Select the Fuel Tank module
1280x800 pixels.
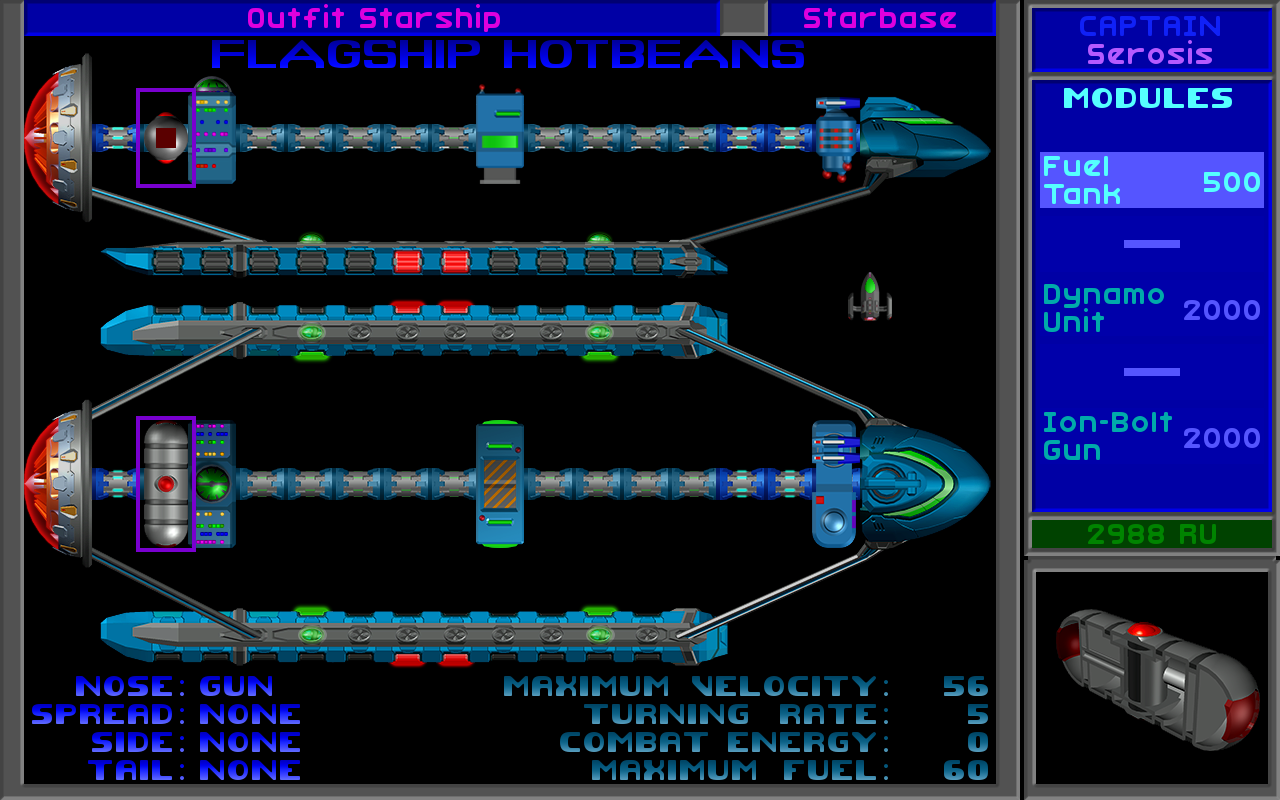pyautogui.click(x=1151, y=181)
